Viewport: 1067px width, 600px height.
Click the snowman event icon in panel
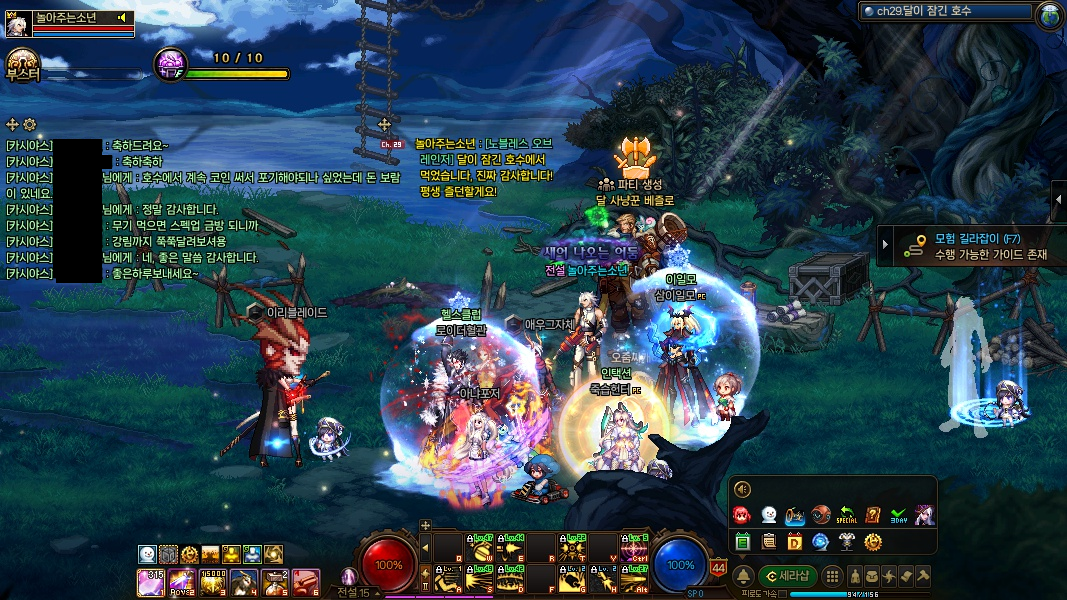[x=769, y=515]
